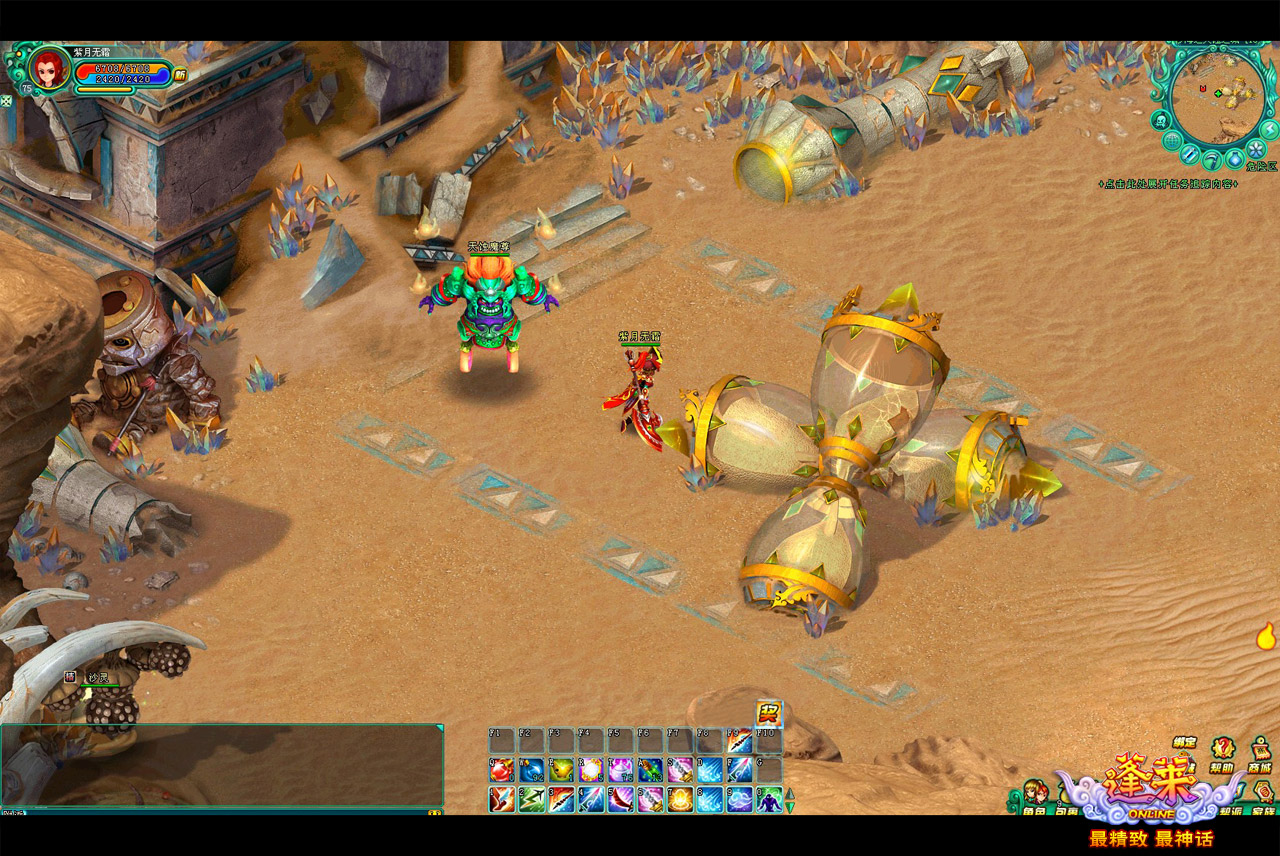Use the spear skill in slot F9
1280x856 pixels.
click(740, 741)
